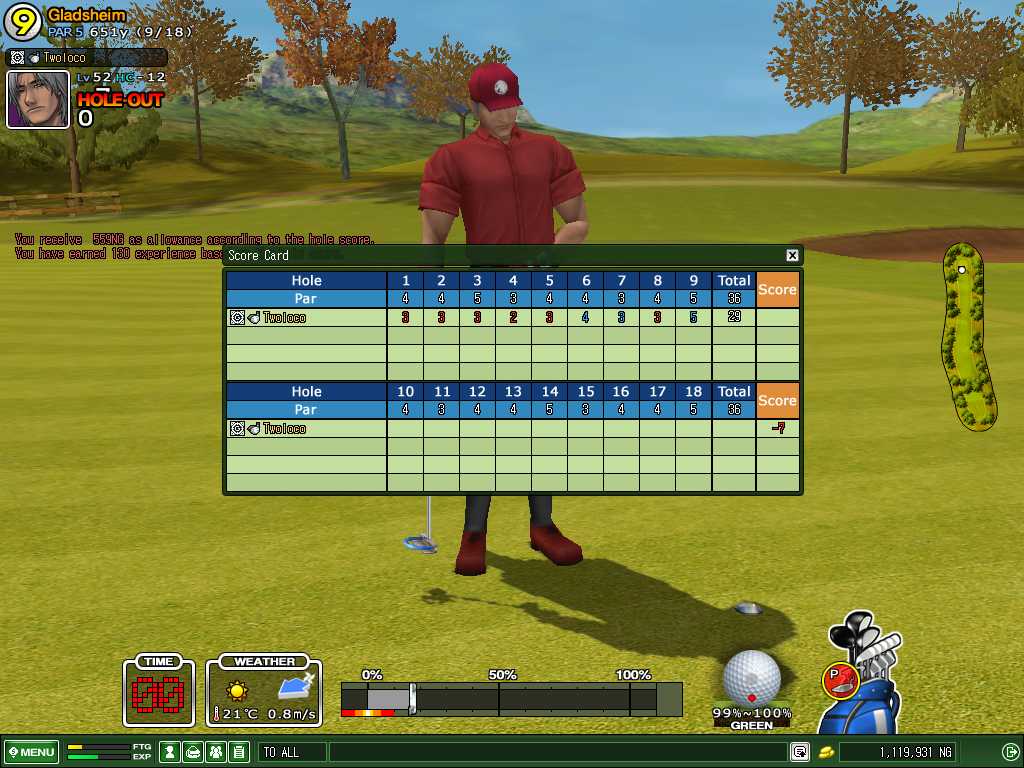Image resolution: width=1024 pixels, height=768 pixels.
Task: Click the green exit arrow button
Action: (1010, 752)
